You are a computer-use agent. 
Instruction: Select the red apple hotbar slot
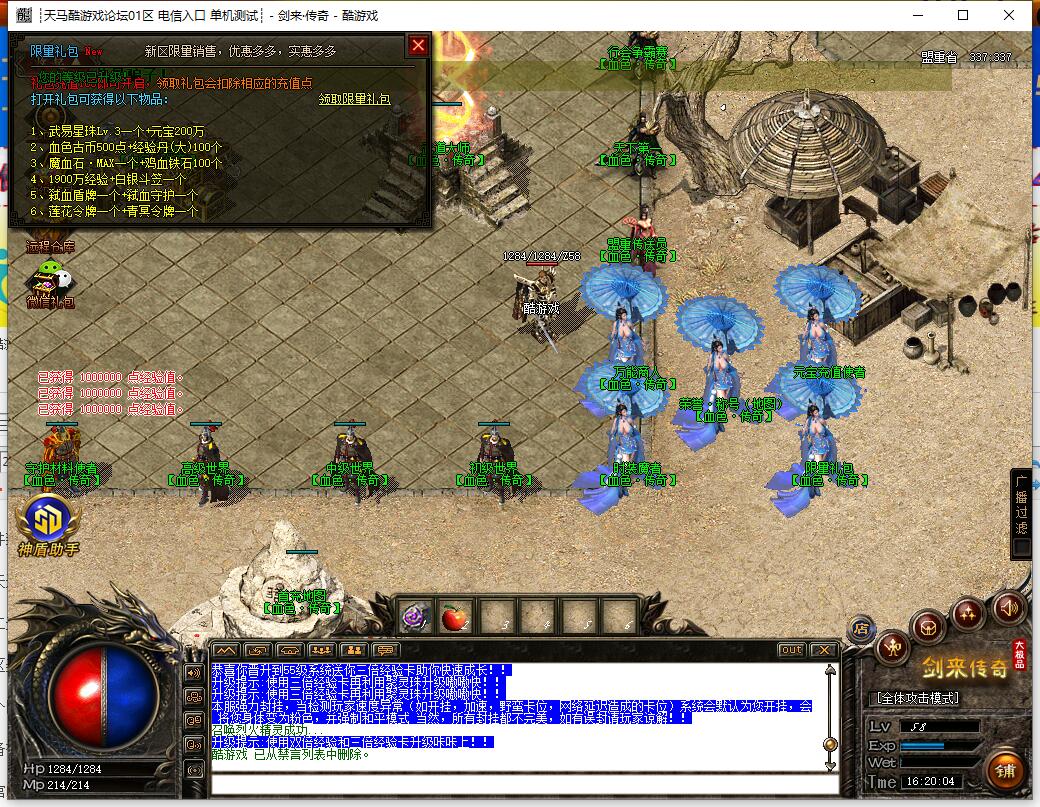(x=455, y=618)
